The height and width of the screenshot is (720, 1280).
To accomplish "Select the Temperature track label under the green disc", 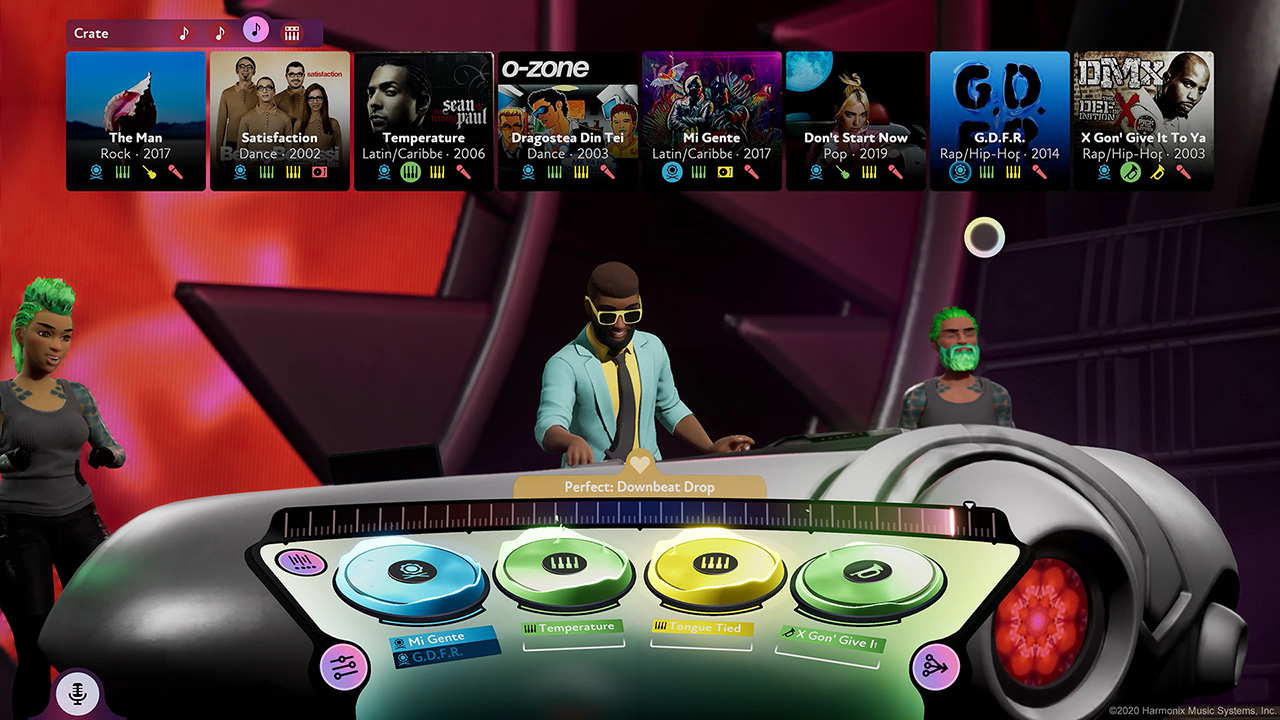I will click(x=572, y=629).
